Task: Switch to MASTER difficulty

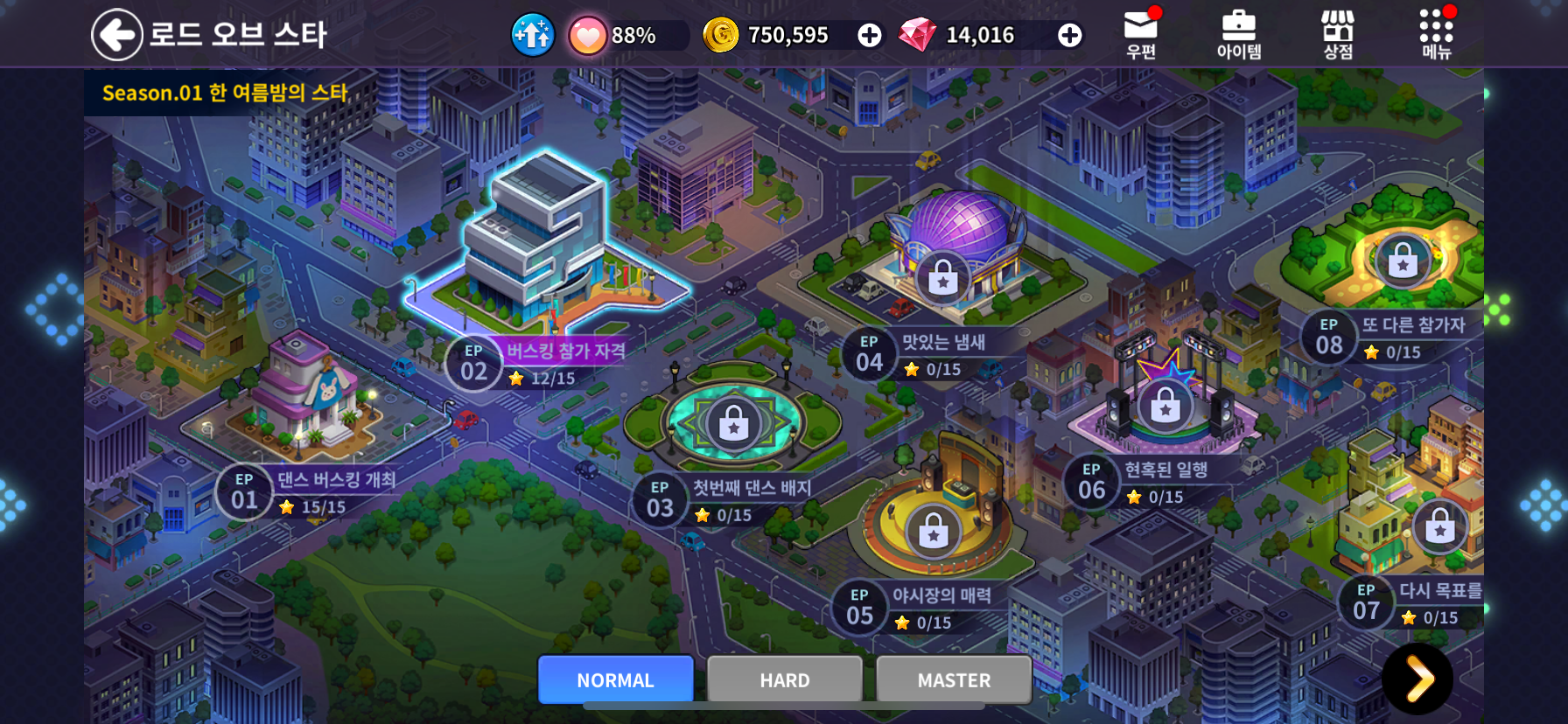Action: coord(954,679)
